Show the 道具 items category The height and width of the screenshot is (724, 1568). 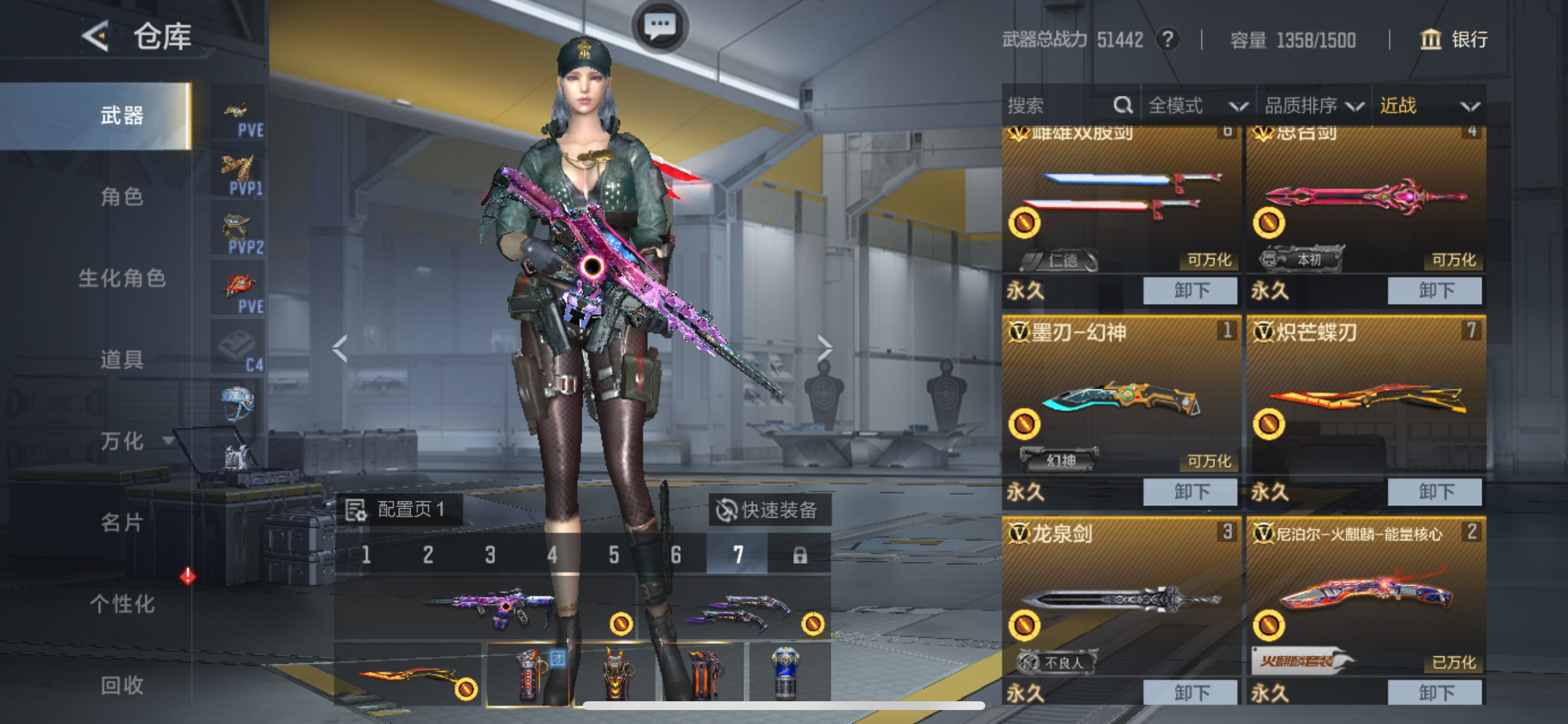[121, 359]
